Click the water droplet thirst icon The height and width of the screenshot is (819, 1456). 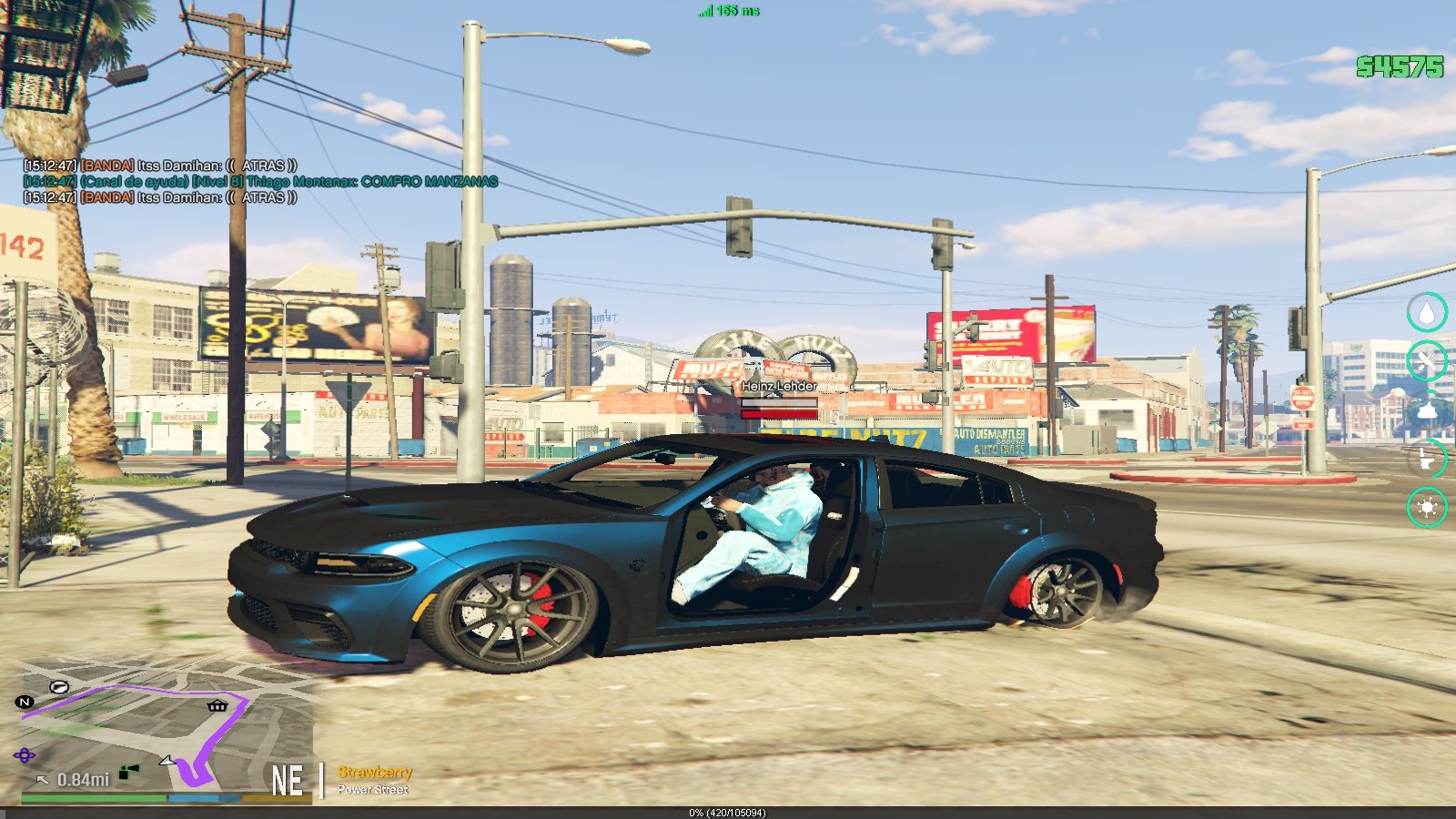click(1427, 313)
